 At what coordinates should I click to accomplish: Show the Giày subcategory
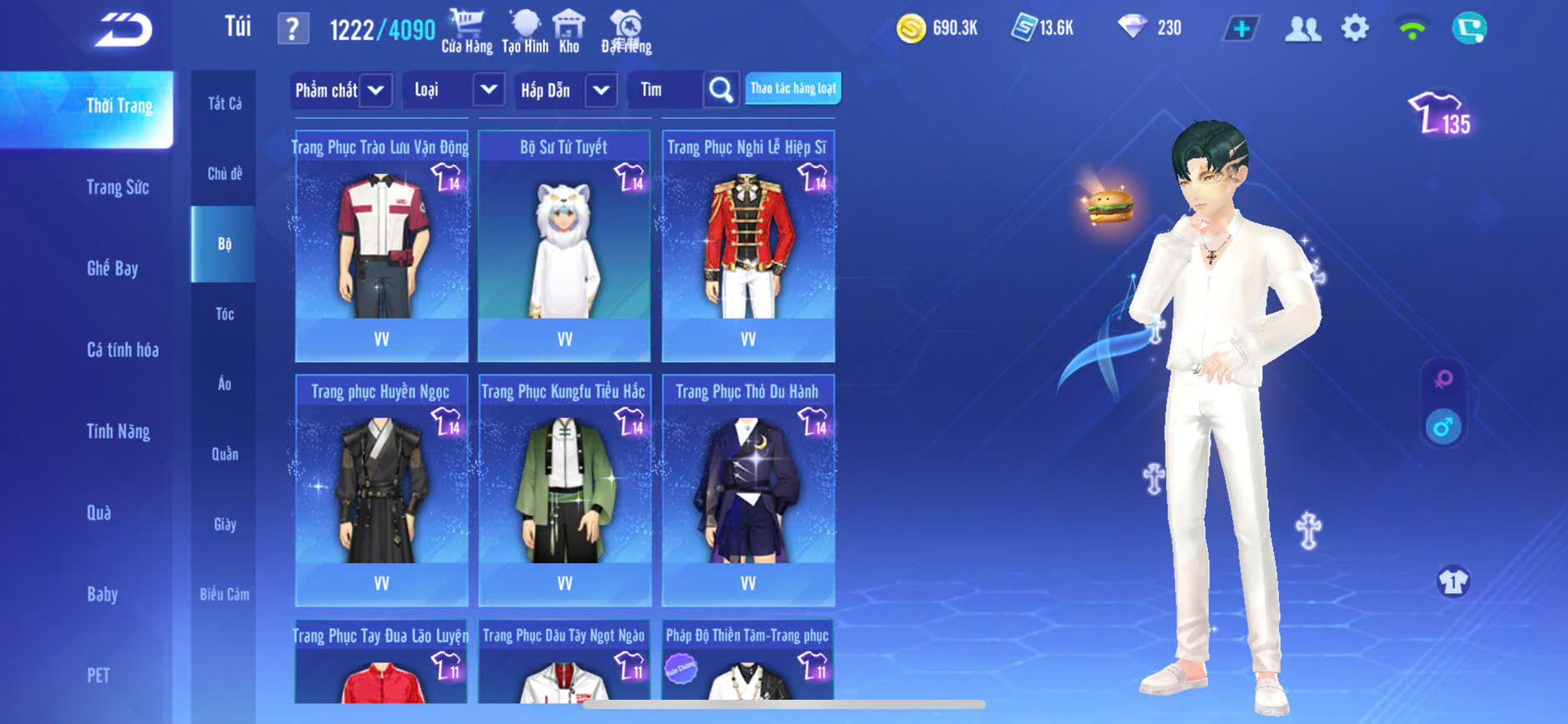click(x=224, y=524)
